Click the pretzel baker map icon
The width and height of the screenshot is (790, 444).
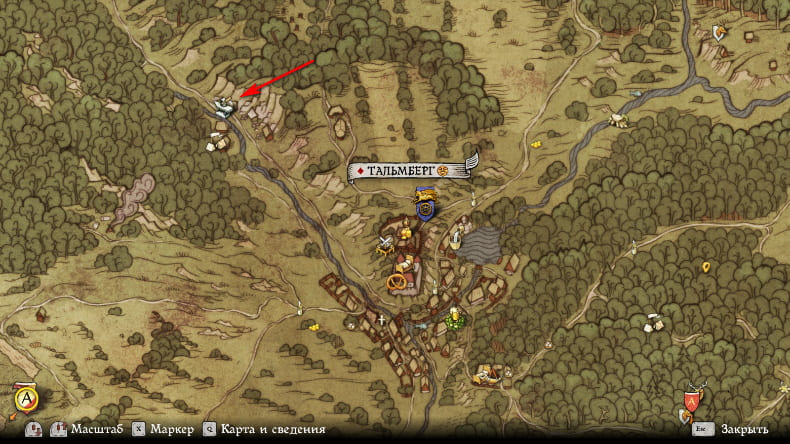(x=398, y=282)
